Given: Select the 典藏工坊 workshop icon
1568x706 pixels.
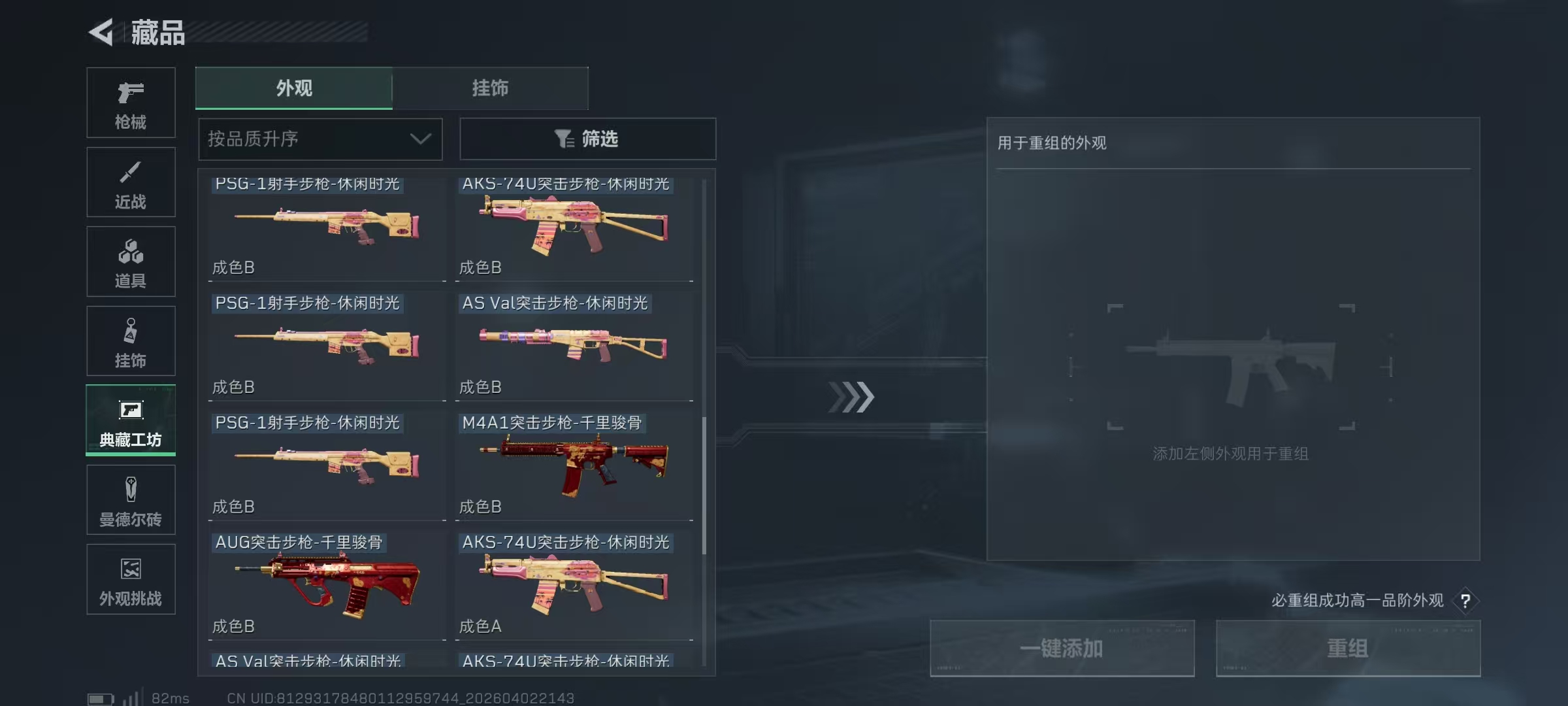Looking at the screenshot, I should point(131,420).
